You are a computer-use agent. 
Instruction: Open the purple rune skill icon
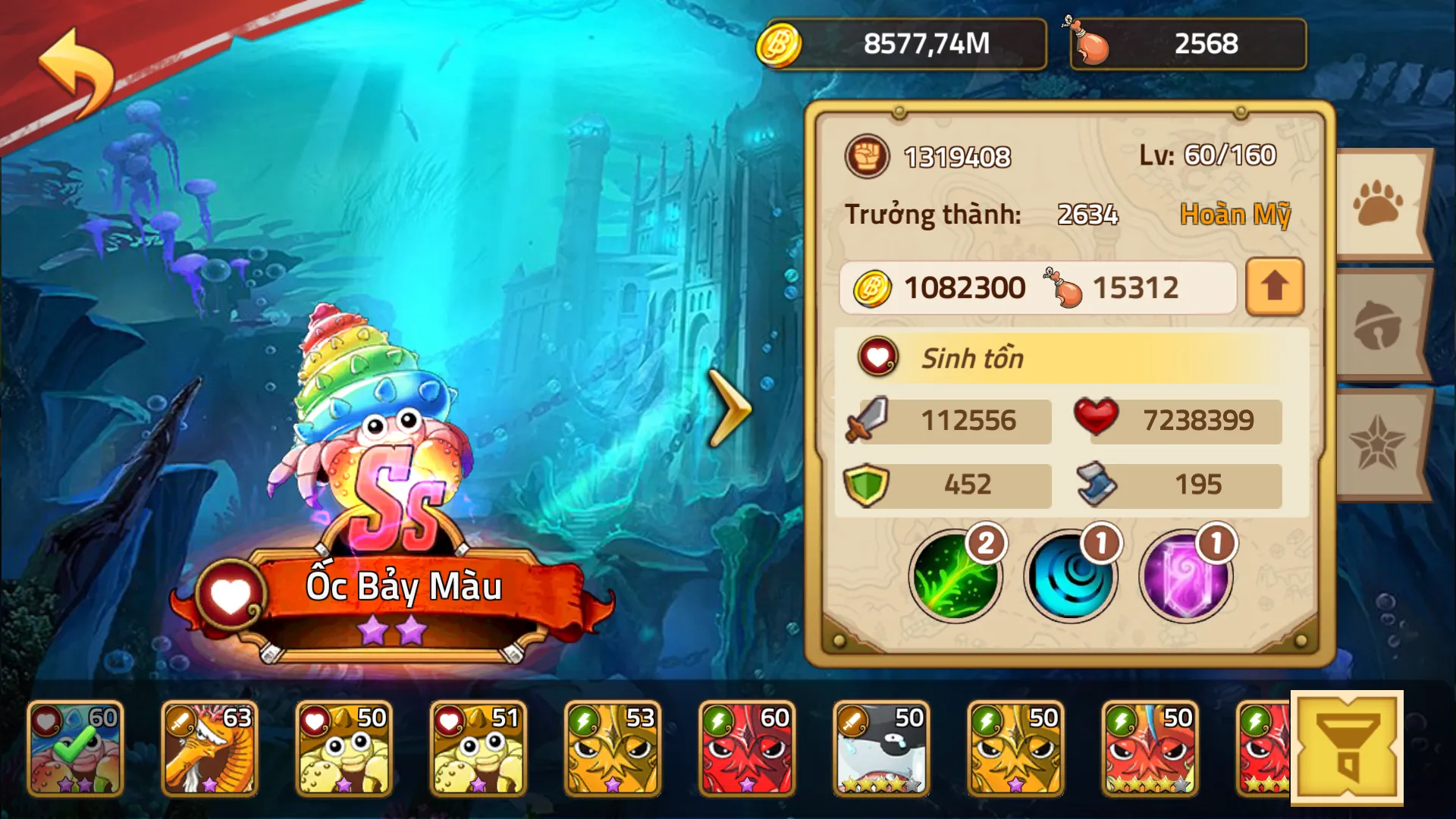[1187, 576]
